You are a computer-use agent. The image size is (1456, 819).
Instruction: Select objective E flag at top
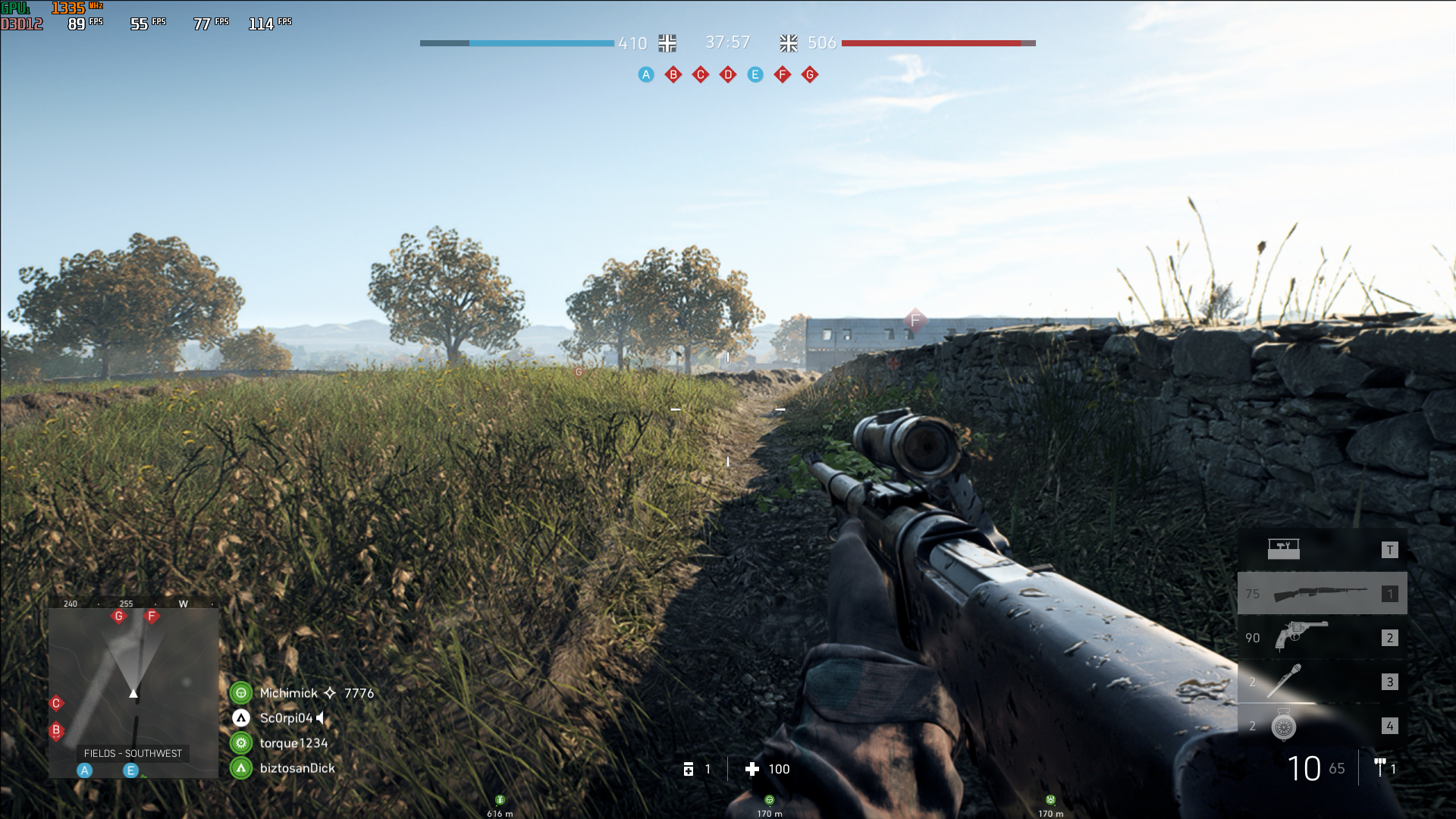(x=755, y=74)
